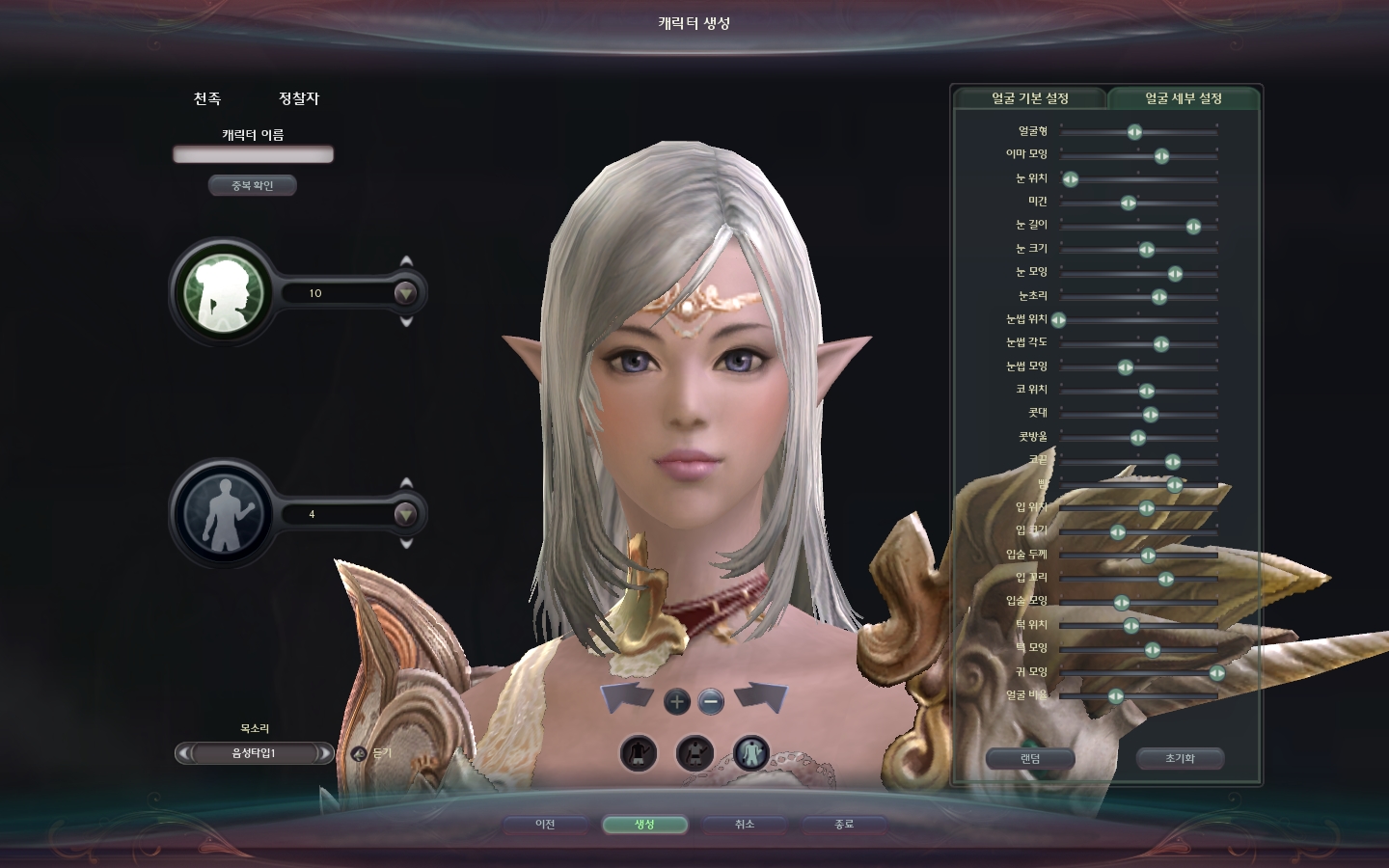Open the 얼굴 세부 설정 tab
This screenshot has width=1389, height=868.
[x=1184, y=98]
